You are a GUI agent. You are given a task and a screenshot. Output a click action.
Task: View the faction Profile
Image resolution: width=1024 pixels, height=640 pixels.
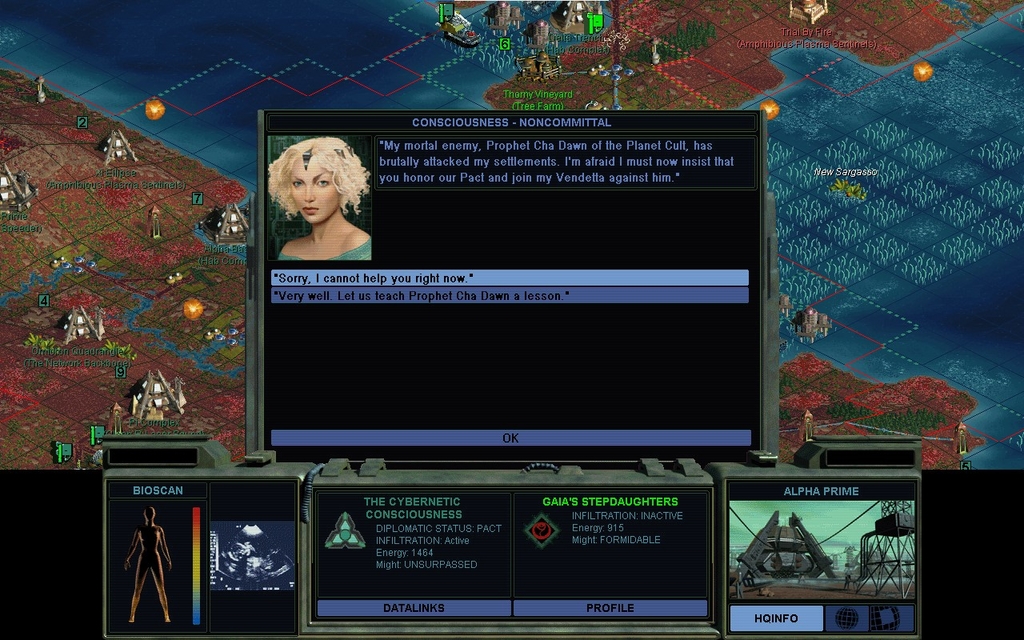[610, 608]
